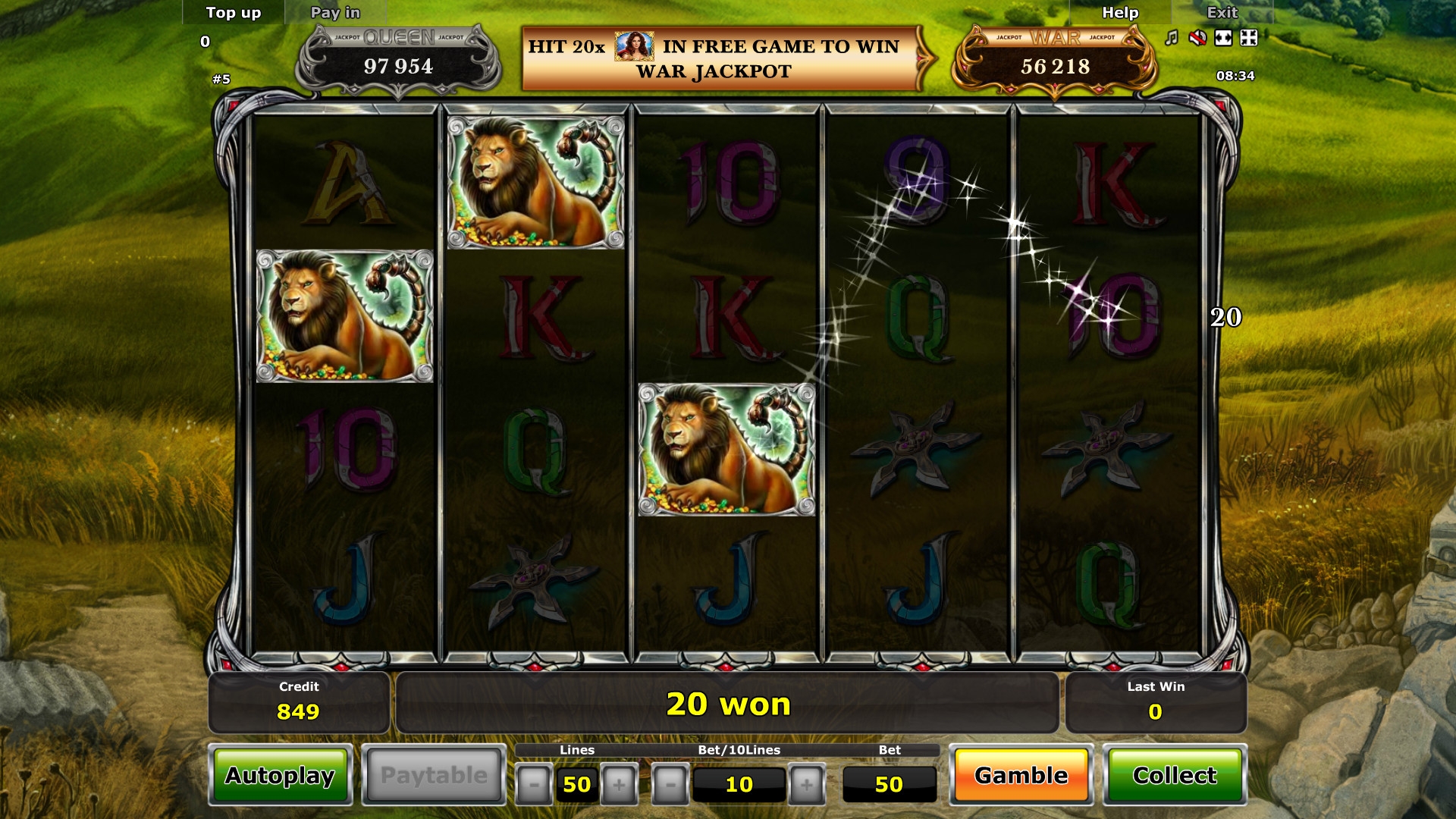Open the Help screen
This screenshot has height=819, width=1456.
[1119, 13]
